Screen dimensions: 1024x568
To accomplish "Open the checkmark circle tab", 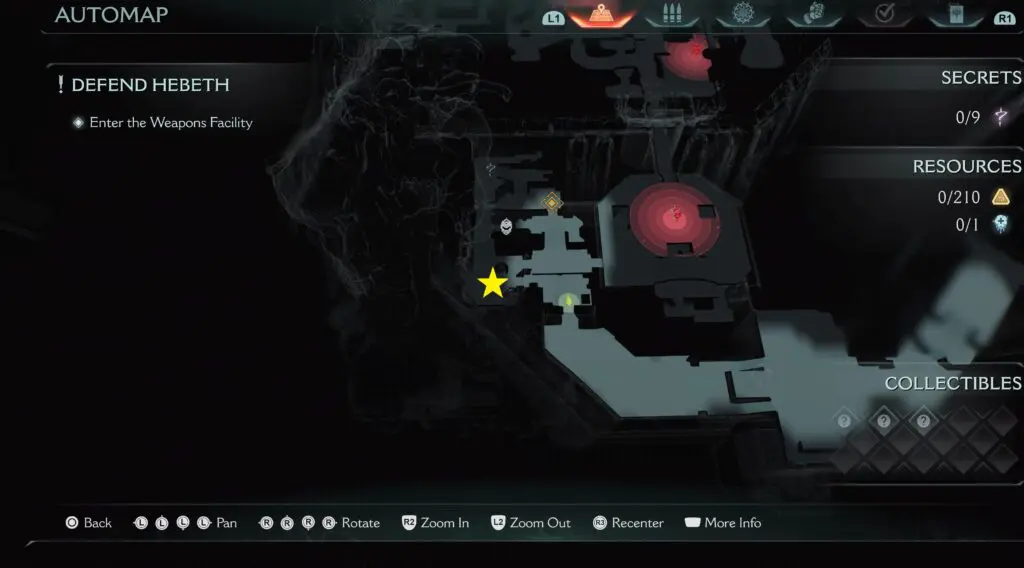I will click(x=884, y=15).
